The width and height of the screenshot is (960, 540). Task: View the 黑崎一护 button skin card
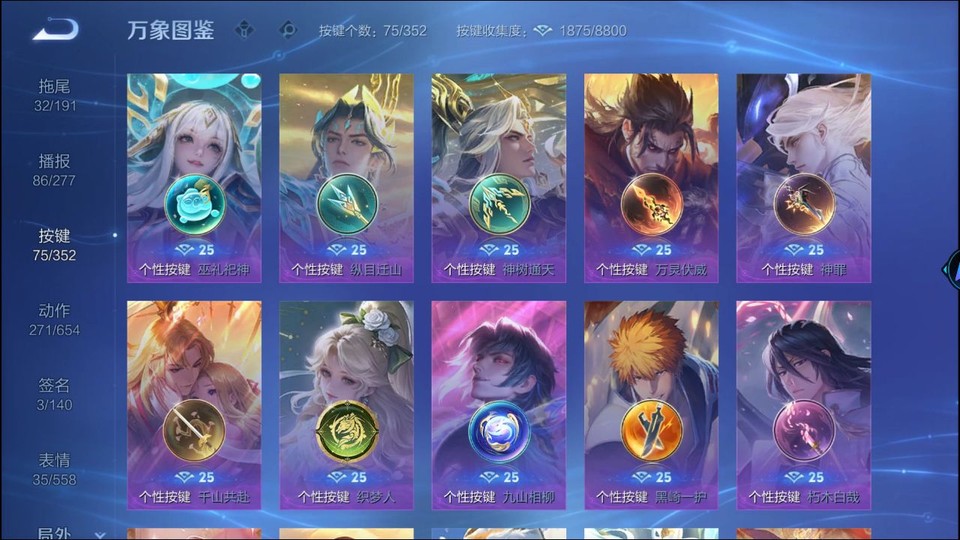click(x=651, y=405)
